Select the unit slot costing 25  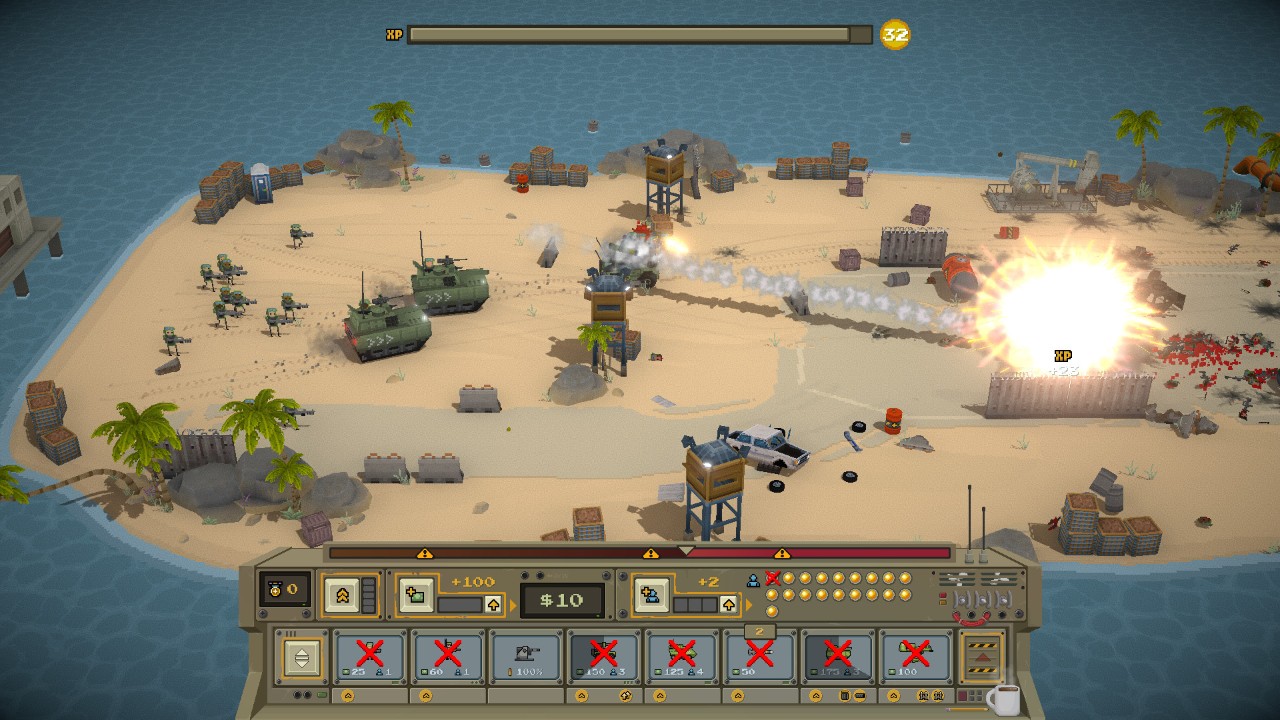click(x=370, y=657)
